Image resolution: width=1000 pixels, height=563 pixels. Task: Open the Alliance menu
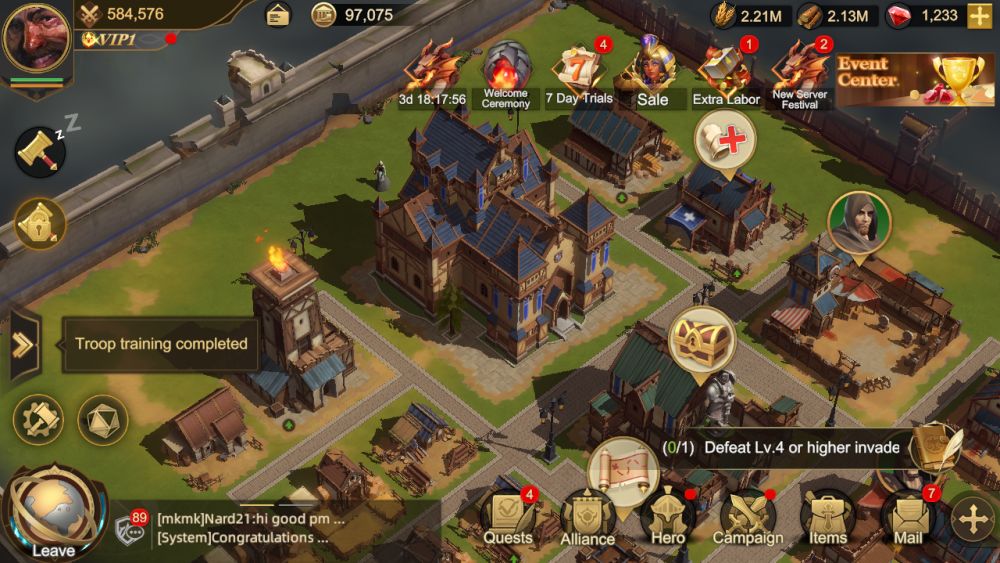(588, 520)
